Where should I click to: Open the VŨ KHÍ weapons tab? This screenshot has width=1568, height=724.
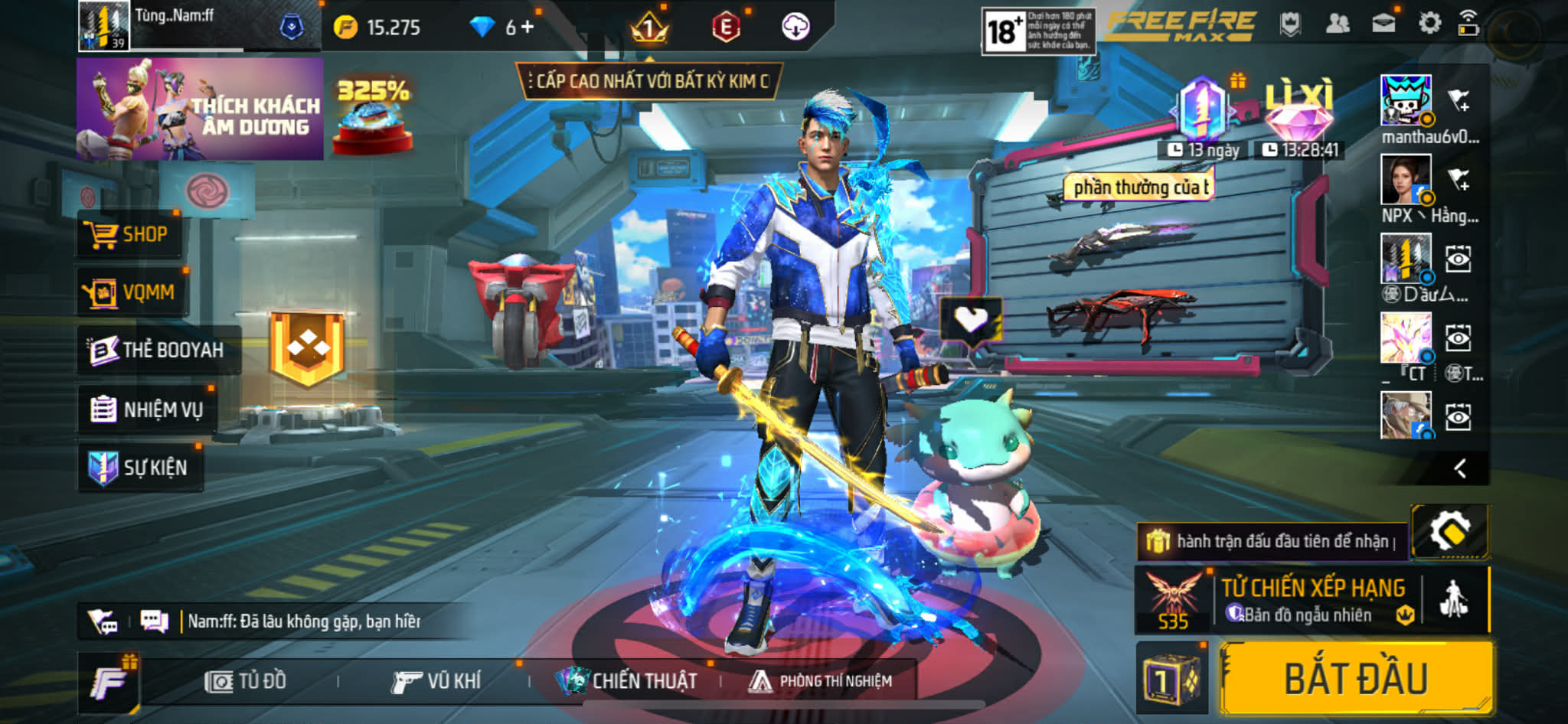(436, 681)
